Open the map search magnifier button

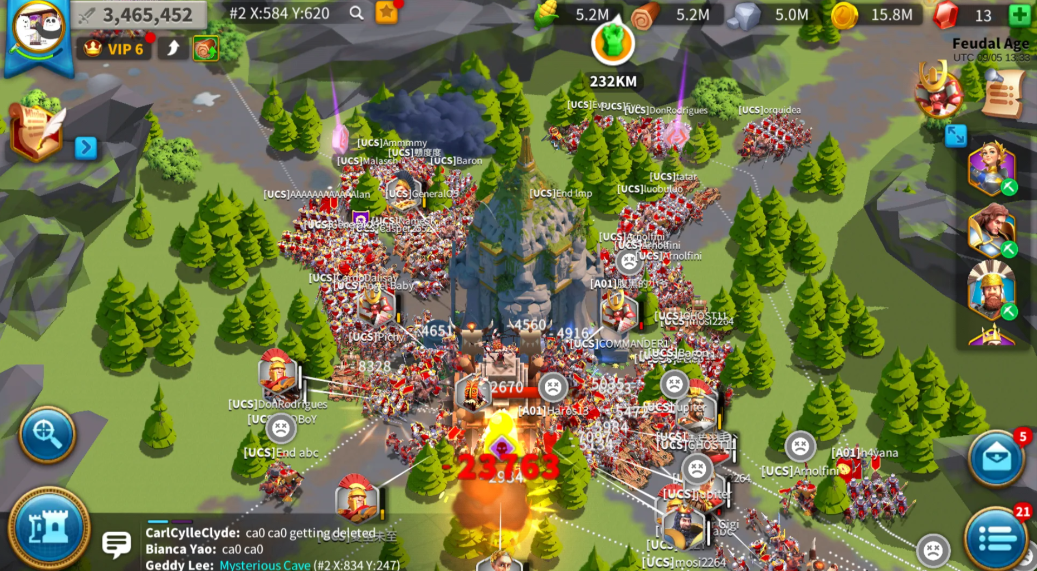coord(47,434)
